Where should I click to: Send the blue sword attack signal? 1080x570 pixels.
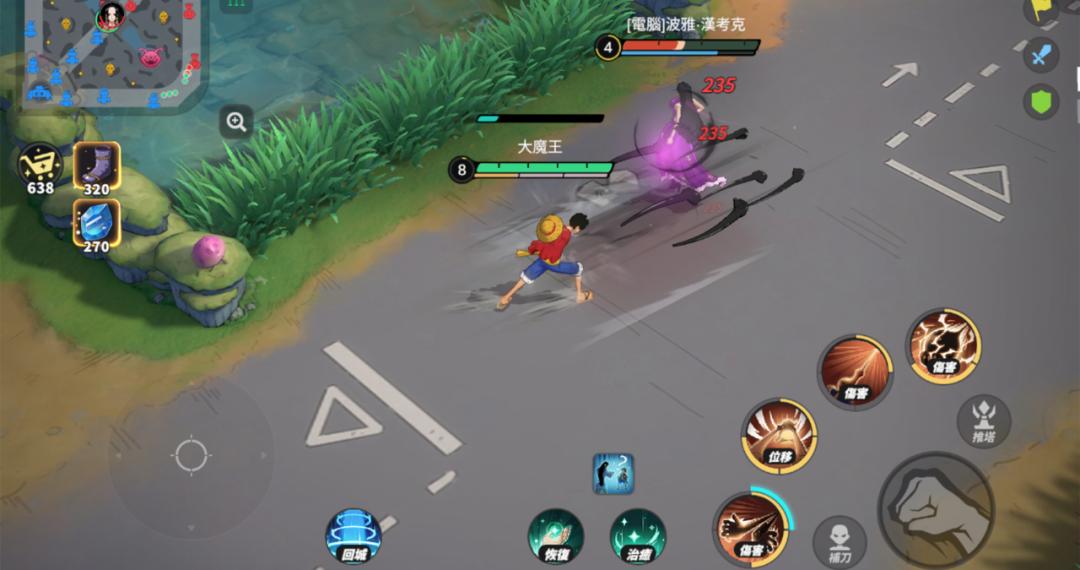click(1041, 54)
